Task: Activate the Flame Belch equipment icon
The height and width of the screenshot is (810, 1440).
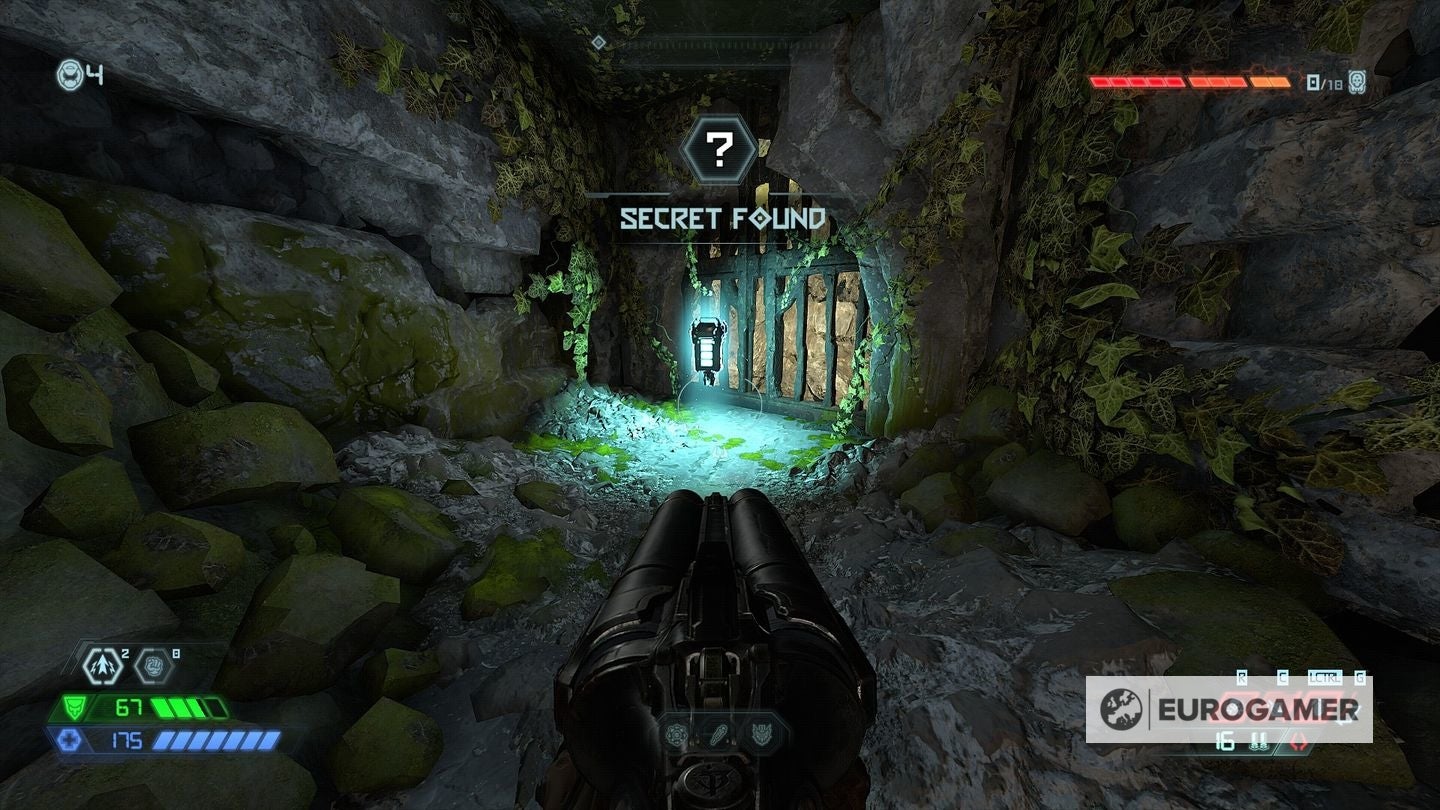Action: pos(103,664)
